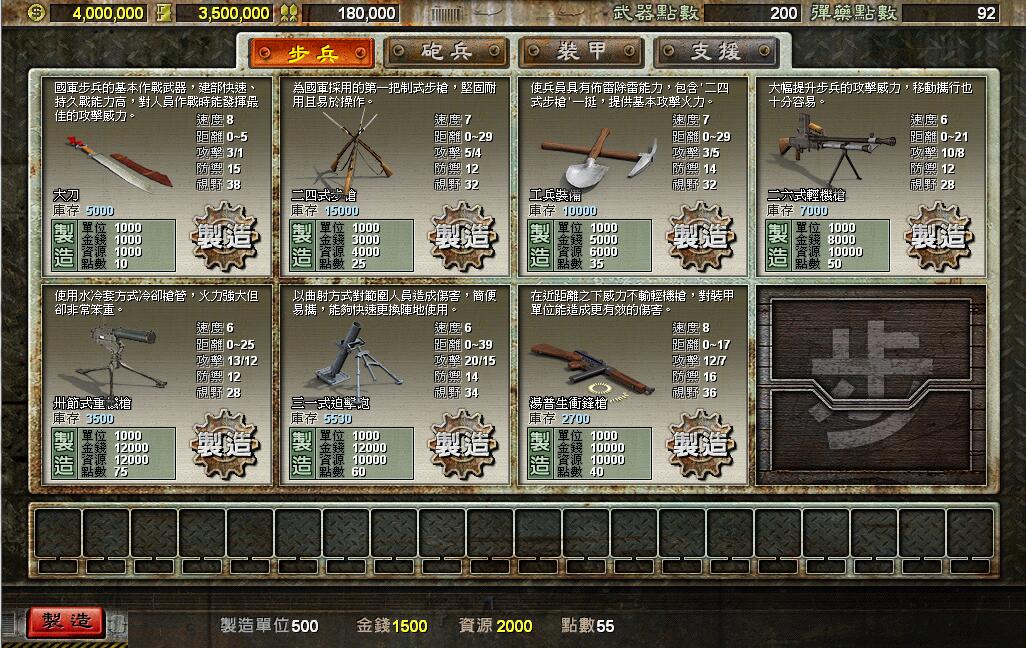Switch to the 步兵 infantry tab
Screen dimensions: 1026x648
pyautogui.click(x=312, y=52)
